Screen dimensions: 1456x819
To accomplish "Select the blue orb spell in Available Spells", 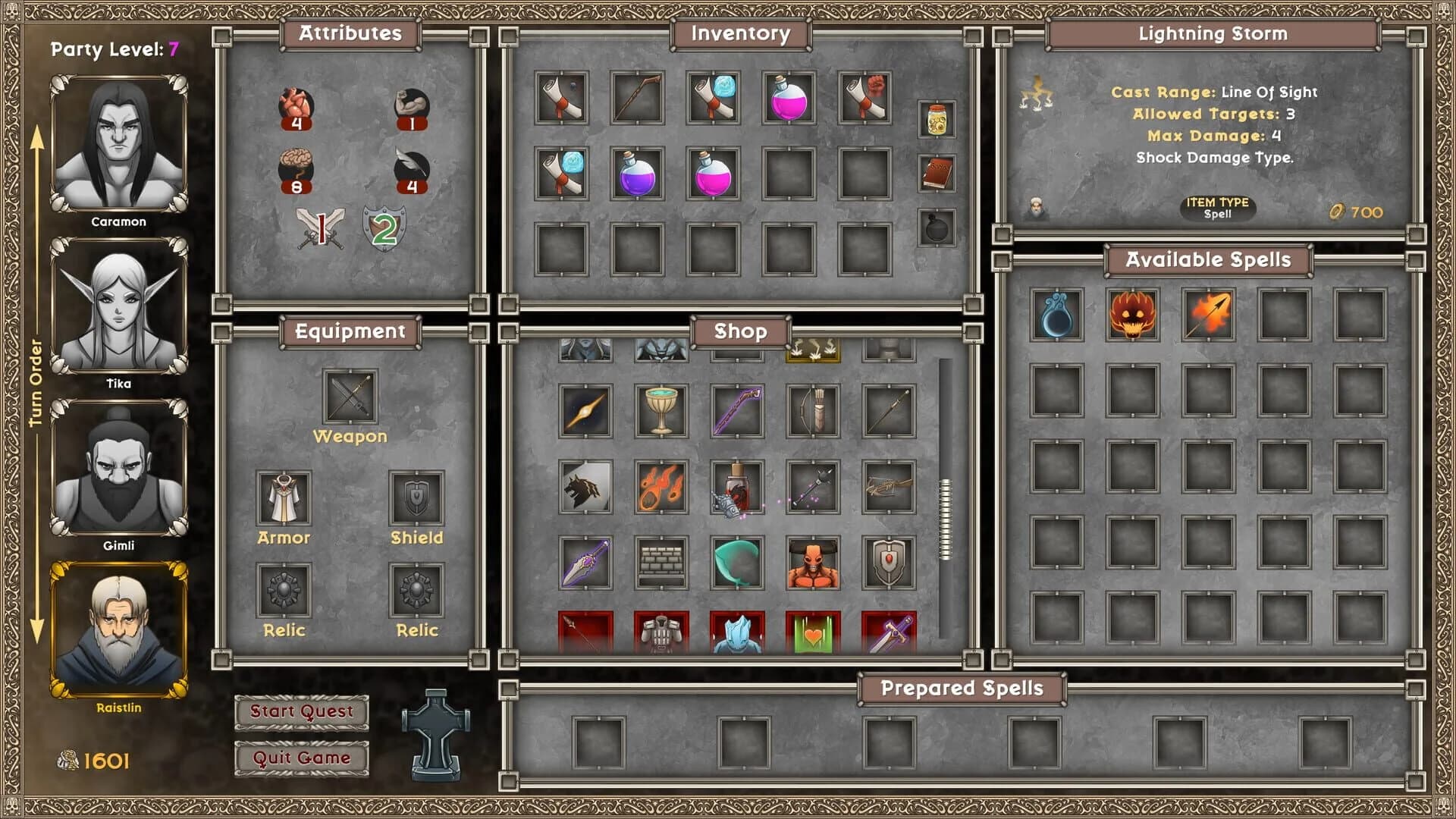I will pos(1057,316).
